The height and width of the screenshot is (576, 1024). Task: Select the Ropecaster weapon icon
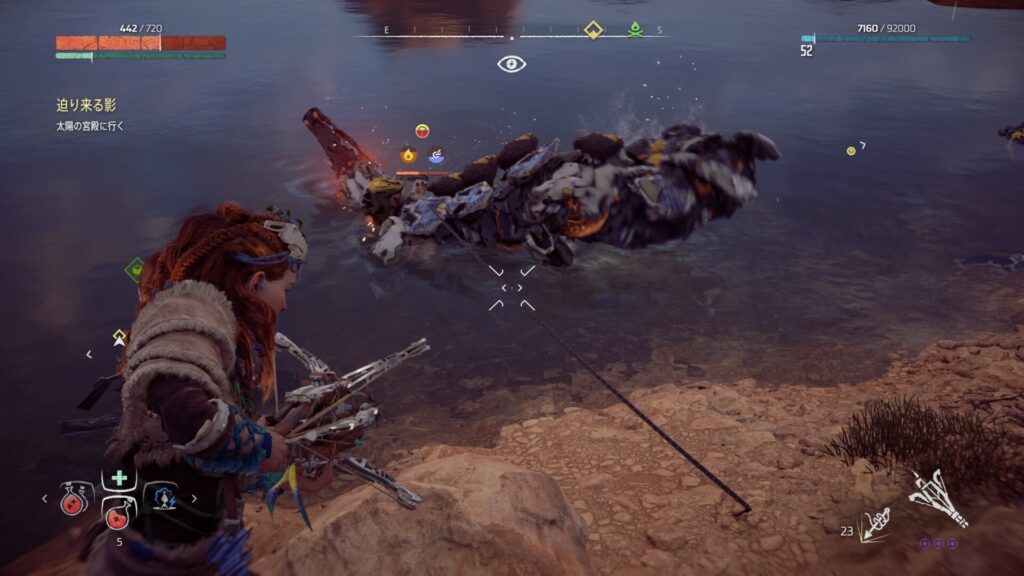tap(938, 498)
